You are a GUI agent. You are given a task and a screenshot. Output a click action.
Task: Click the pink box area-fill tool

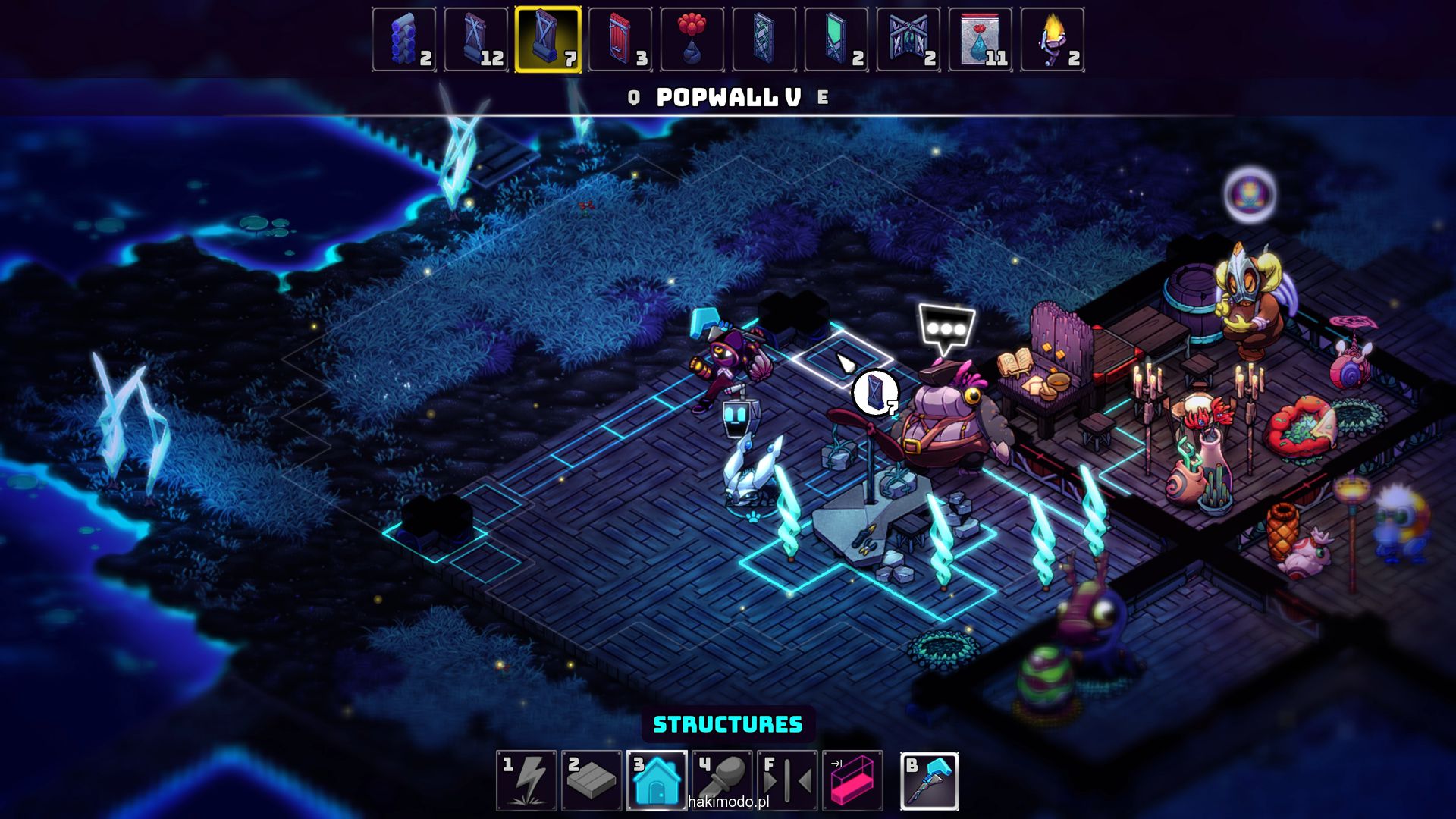[852, 780]
